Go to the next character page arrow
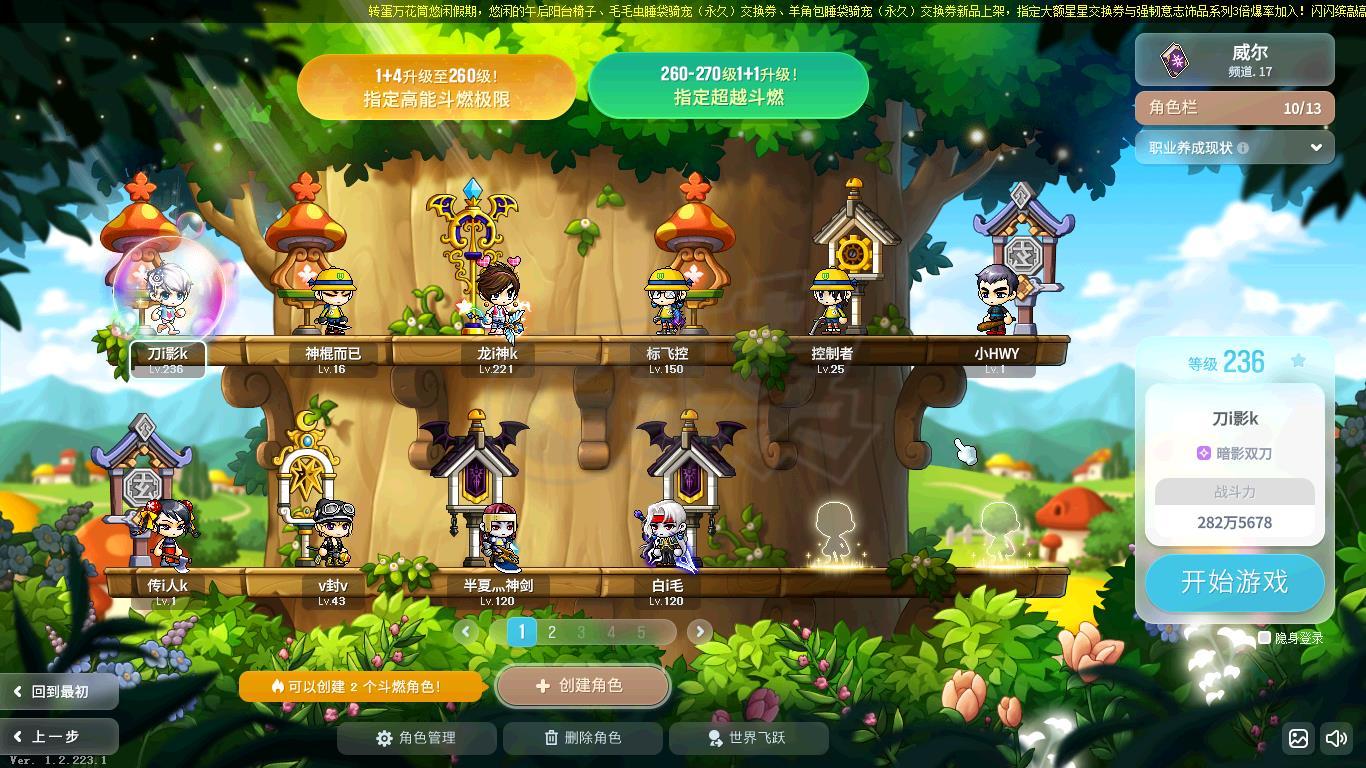 (699, 631)
